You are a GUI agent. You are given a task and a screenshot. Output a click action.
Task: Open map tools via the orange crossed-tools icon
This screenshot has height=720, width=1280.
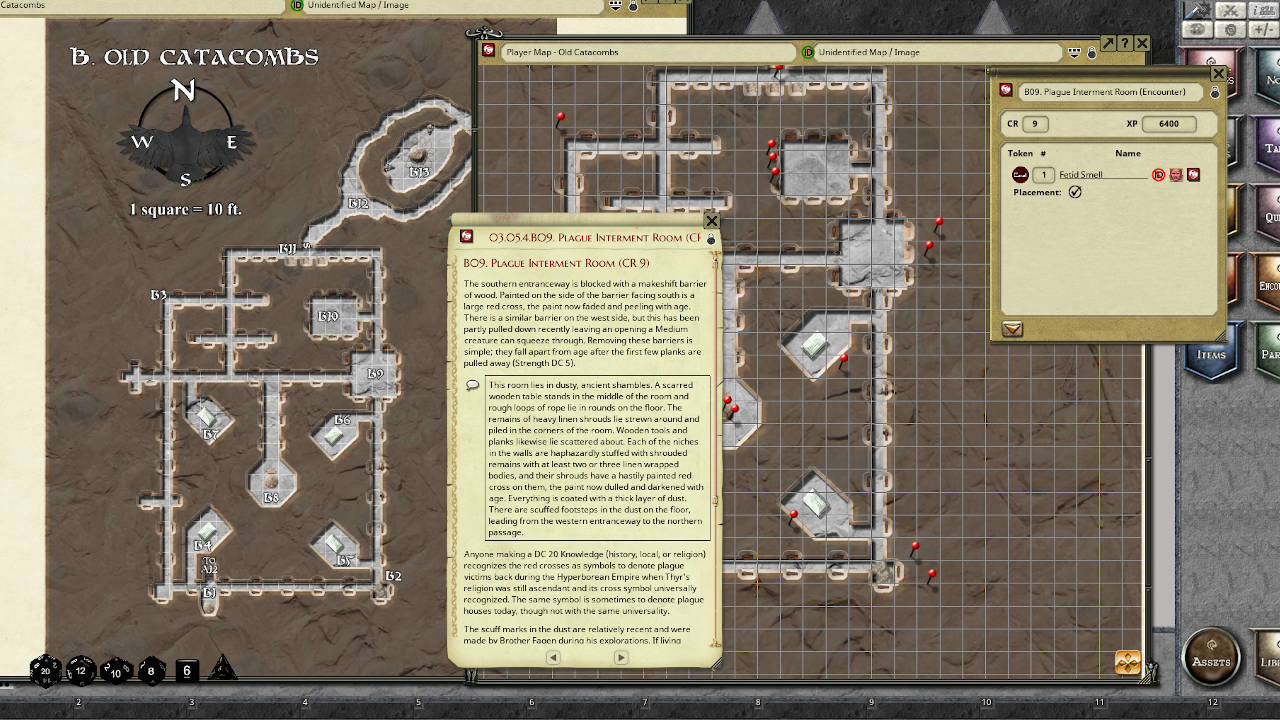[1127, 661]
